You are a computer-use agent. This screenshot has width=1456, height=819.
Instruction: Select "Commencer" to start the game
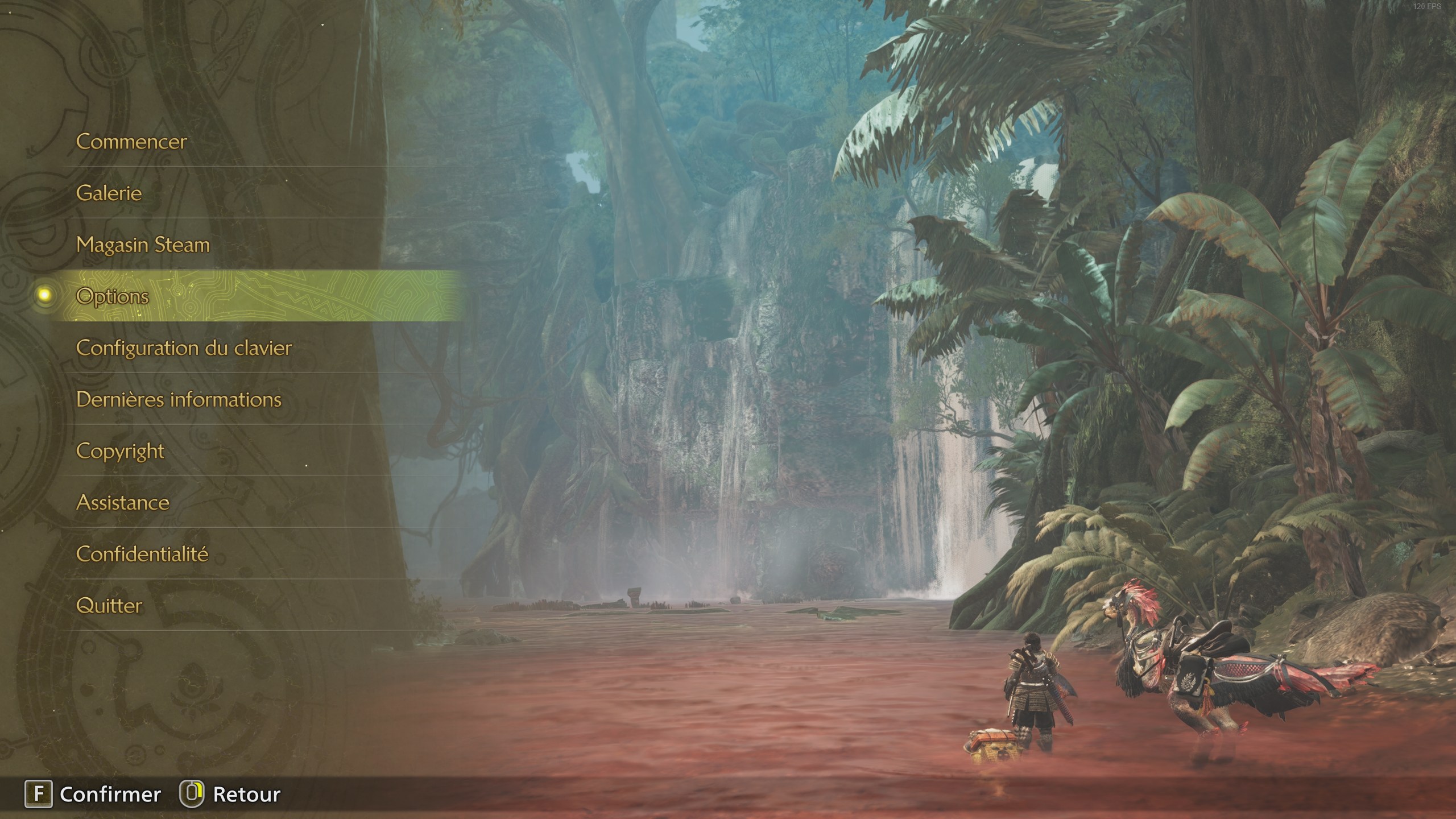point(131,142)
